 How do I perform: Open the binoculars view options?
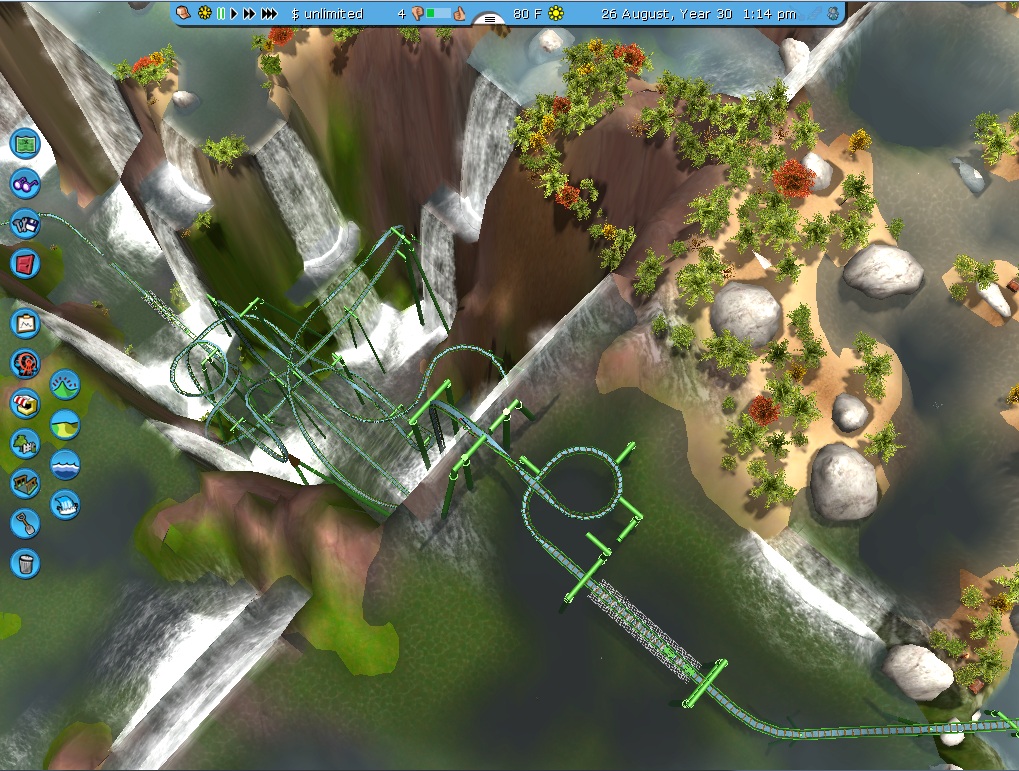pos(25,184)
